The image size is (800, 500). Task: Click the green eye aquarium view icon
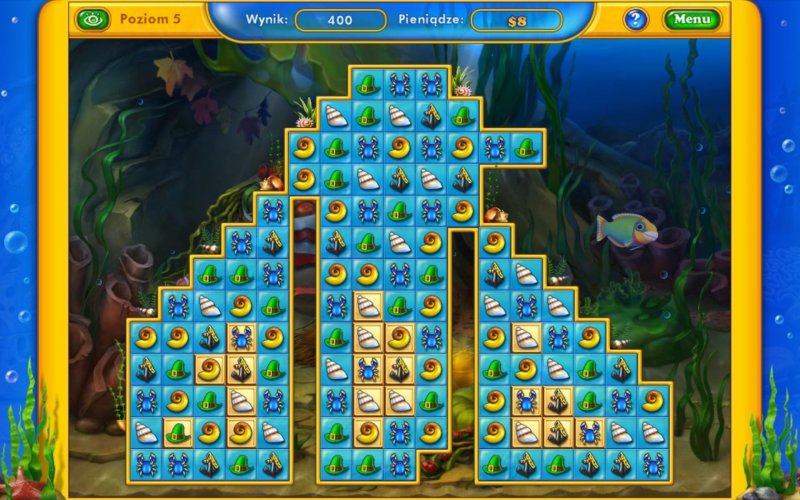pyautogui.click(x=91, y=18)
